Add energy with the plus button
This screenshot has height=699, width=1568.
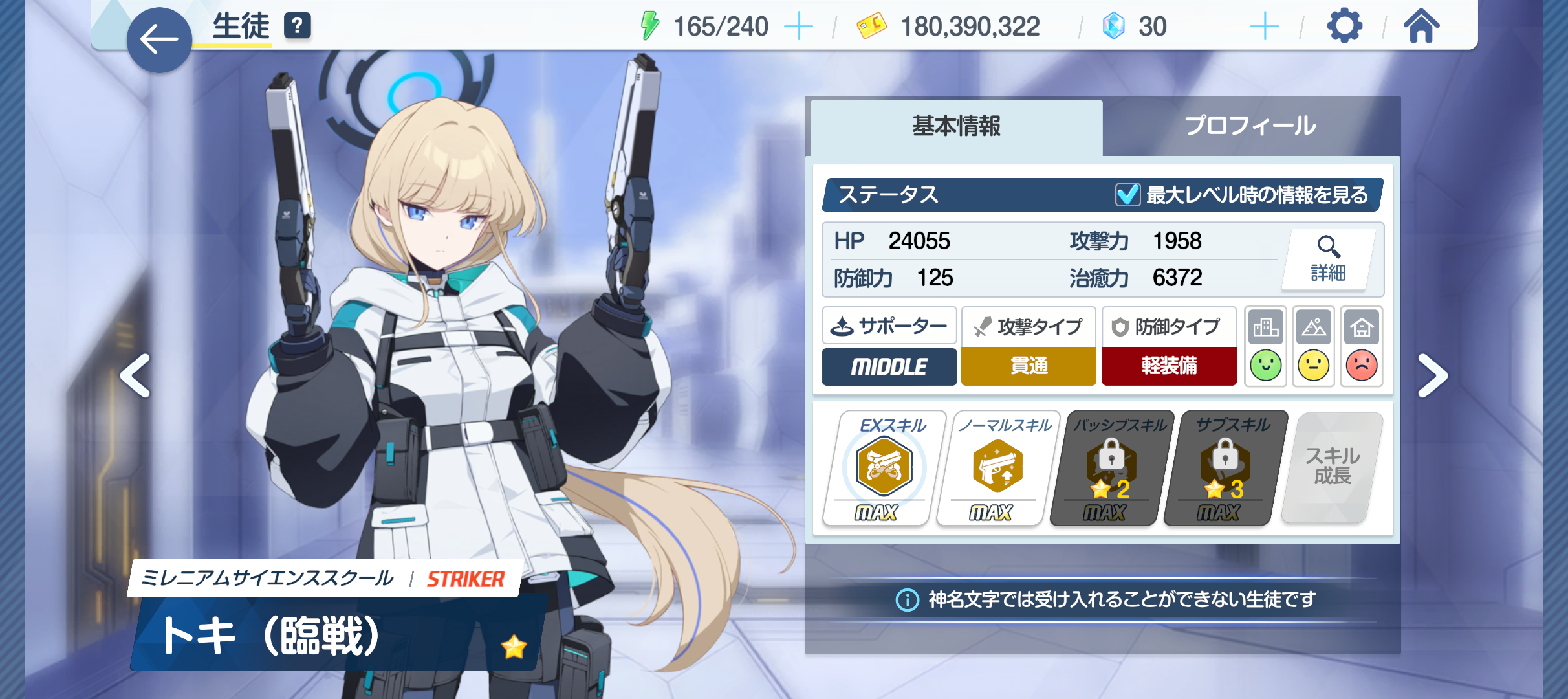798,27
